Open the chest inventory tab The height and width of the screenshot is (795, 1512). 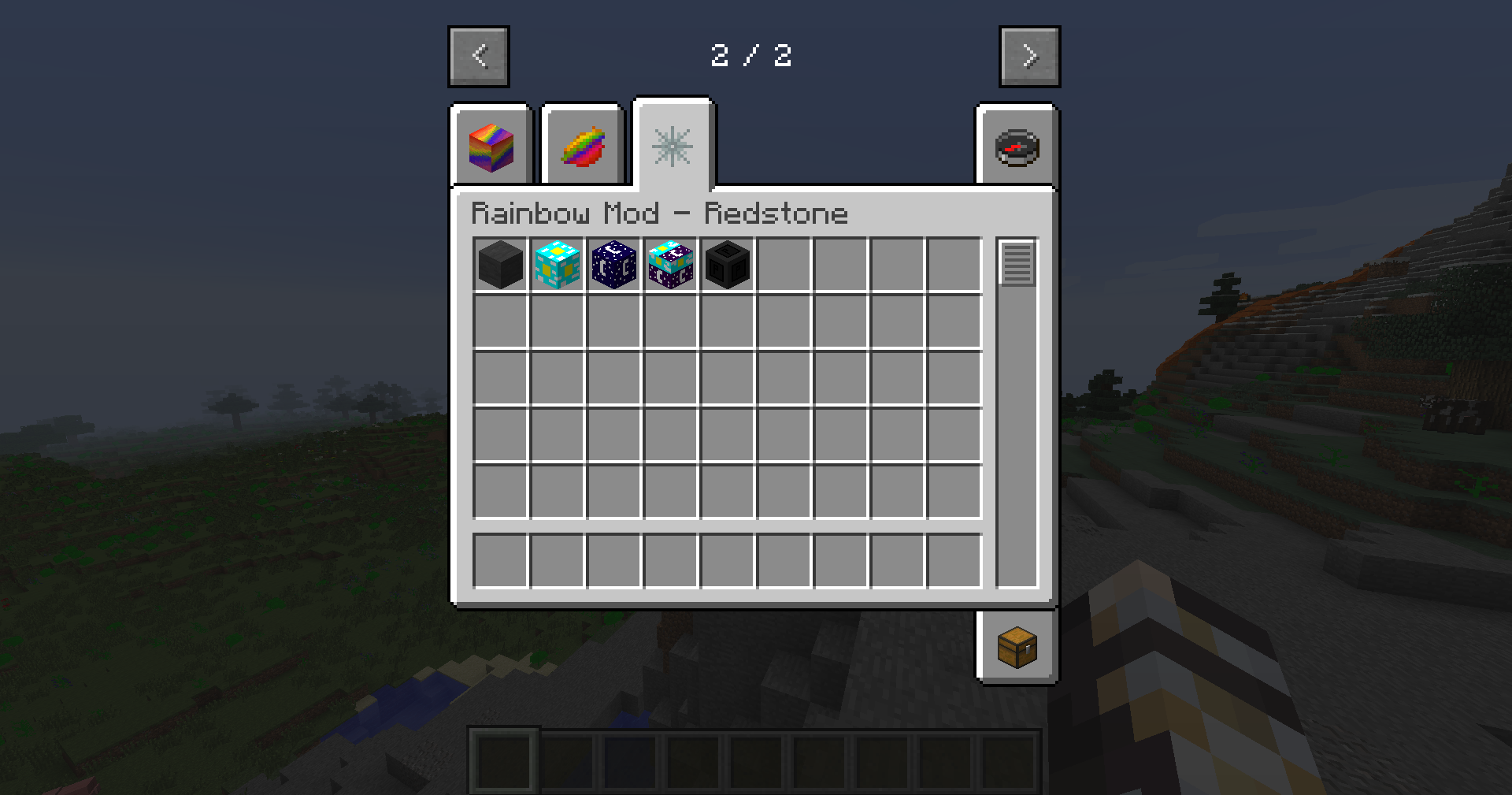tap(1016, 648)
